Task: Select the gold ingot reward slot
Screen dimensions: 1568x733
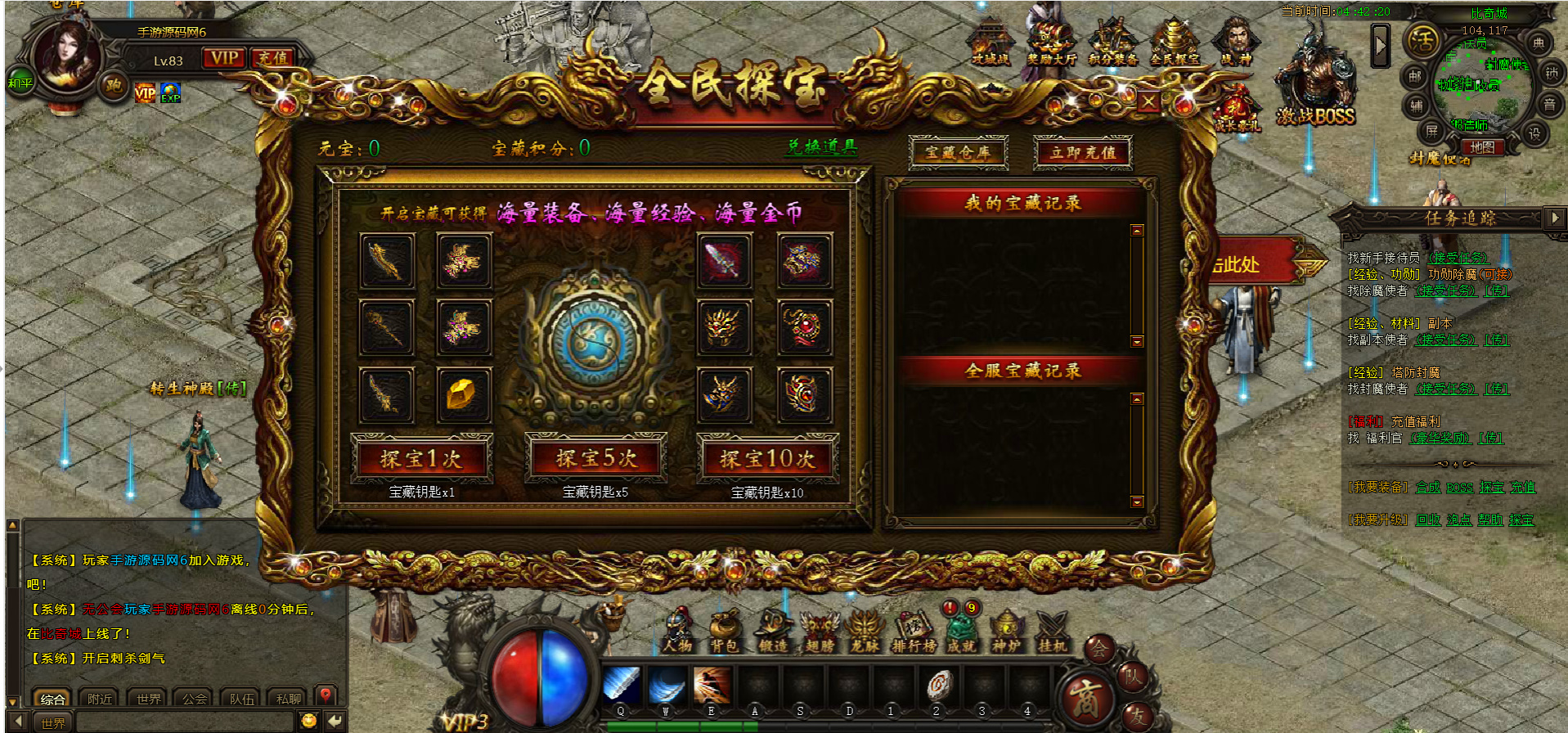Action: click(x=463, y=394)
